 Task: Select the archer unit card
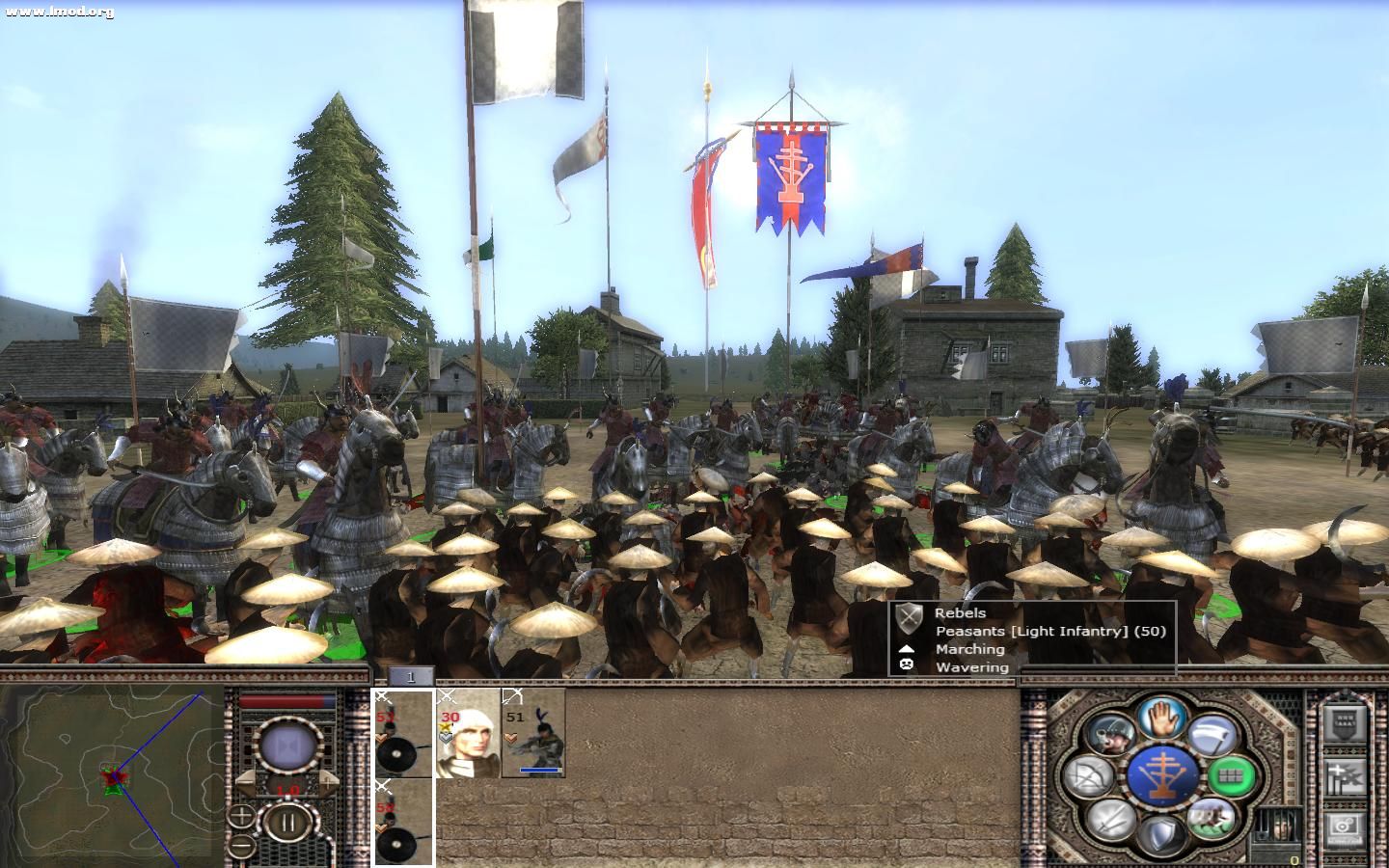pos(533,733)
